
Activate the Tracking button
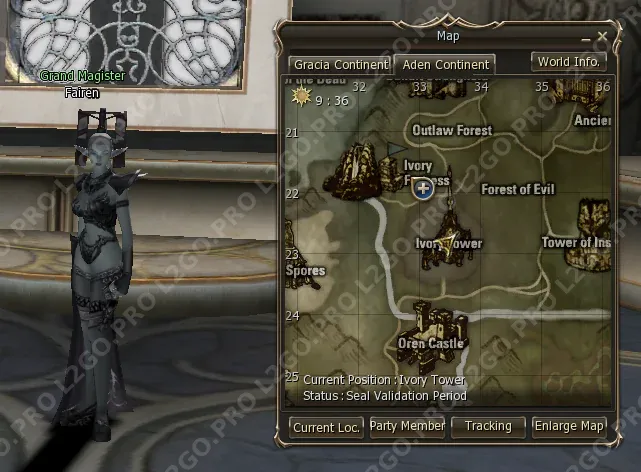pos(488,427)
